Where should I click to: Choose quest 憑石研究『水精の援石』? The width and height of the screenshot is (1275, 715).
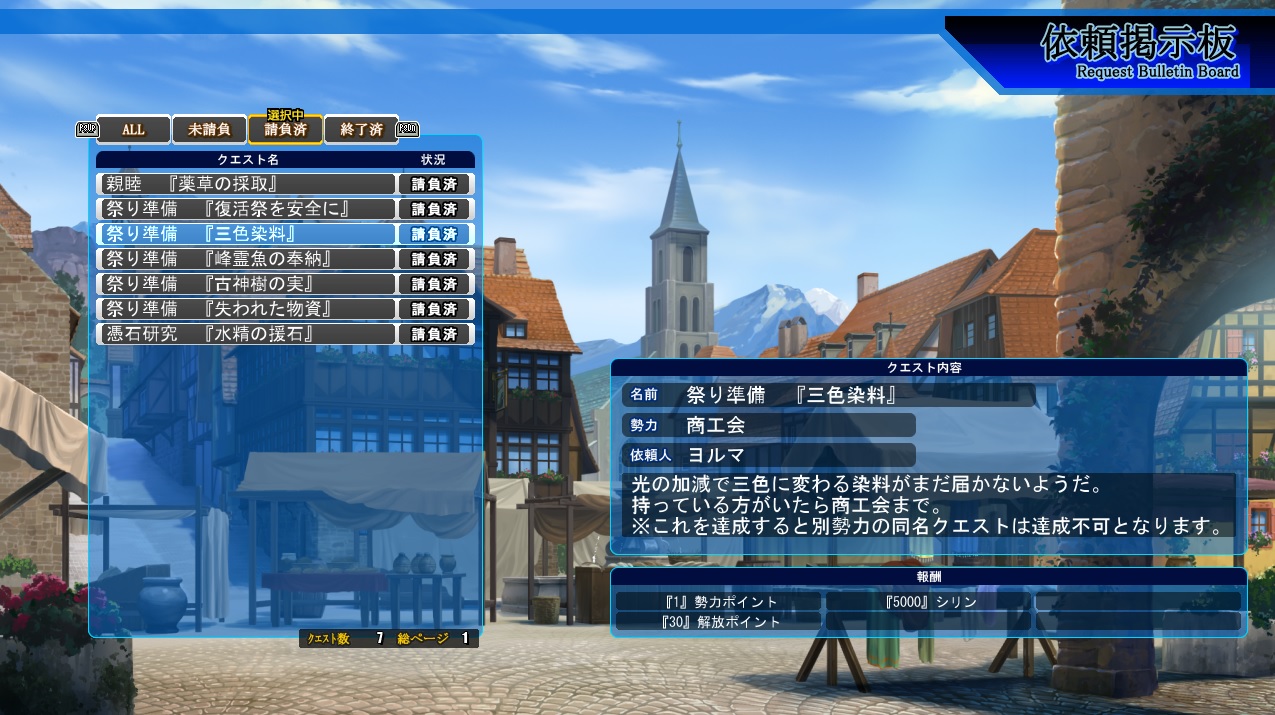click(246, 334)
